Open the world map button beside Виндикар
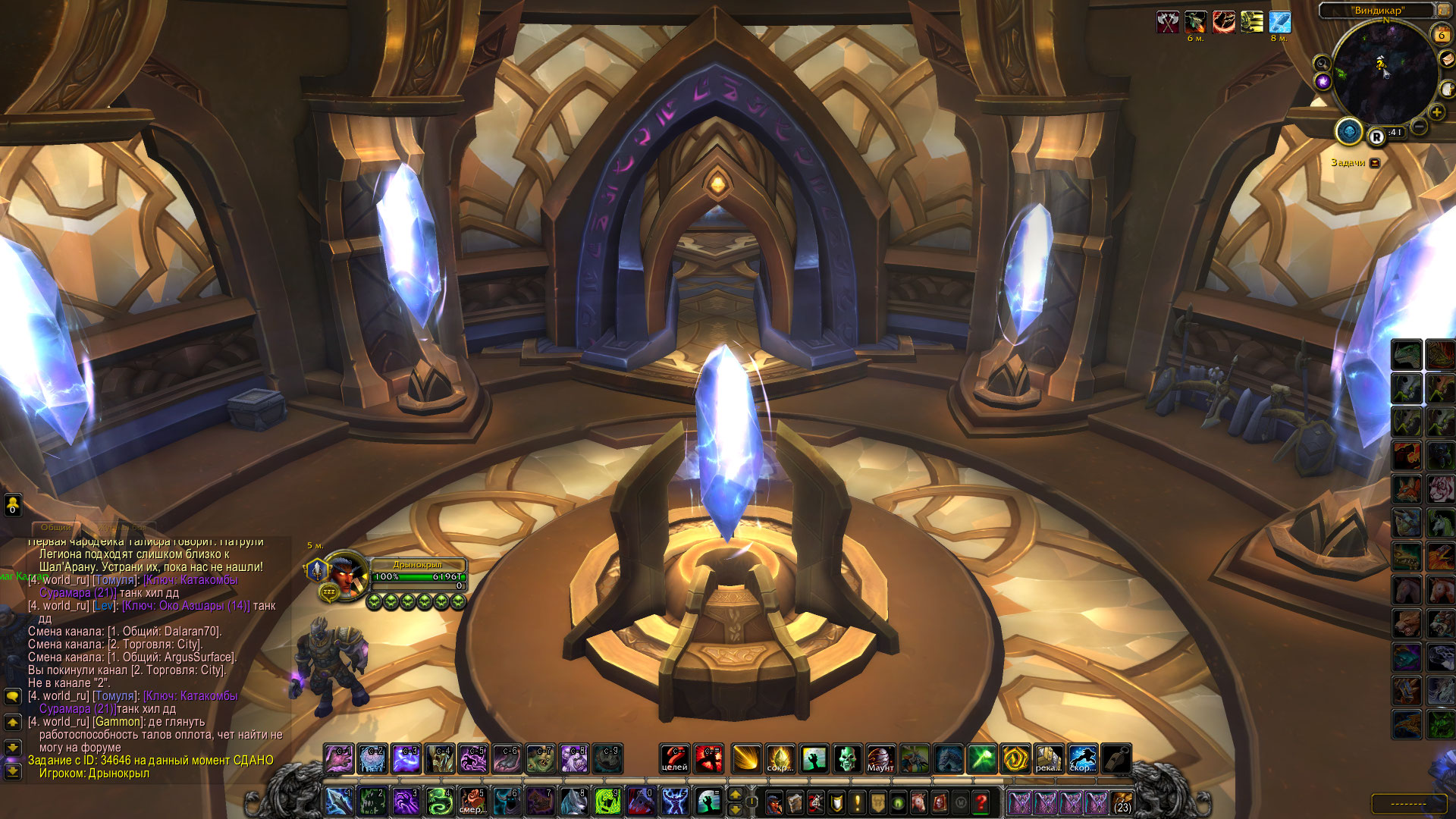Viewport: 1456px width, 819px height. point(1445,11)
